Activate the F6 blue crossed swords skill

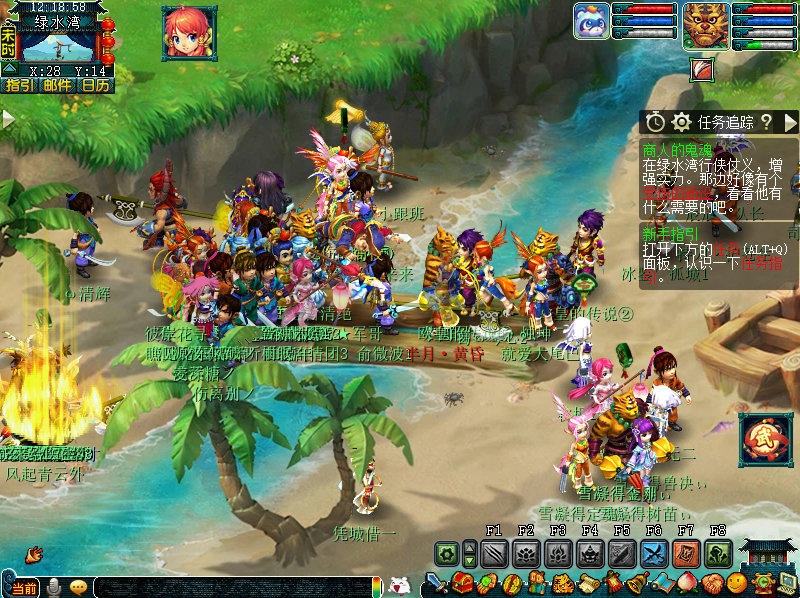[x=654, y=553]
